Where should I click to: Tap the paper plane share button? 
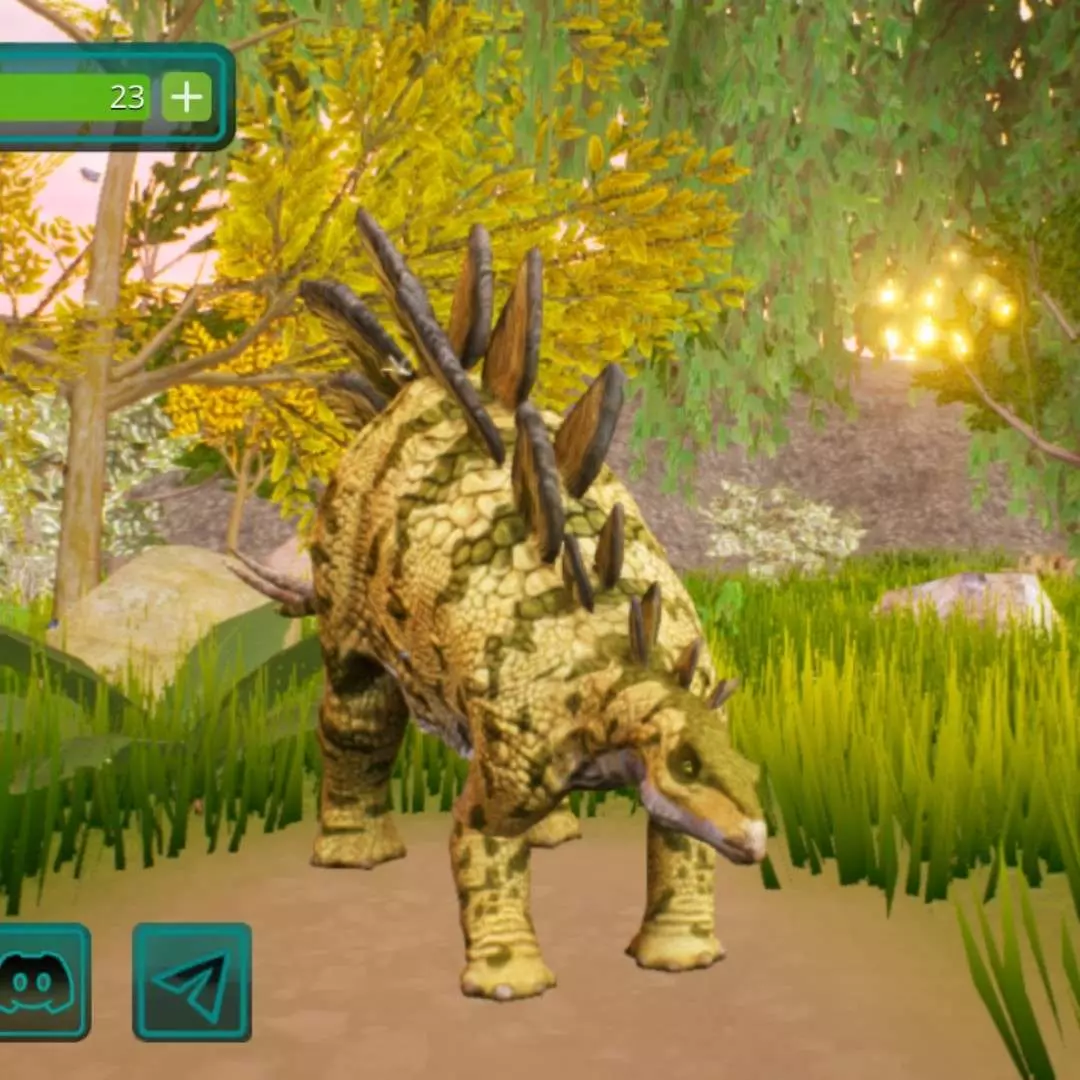pos(192,982)
